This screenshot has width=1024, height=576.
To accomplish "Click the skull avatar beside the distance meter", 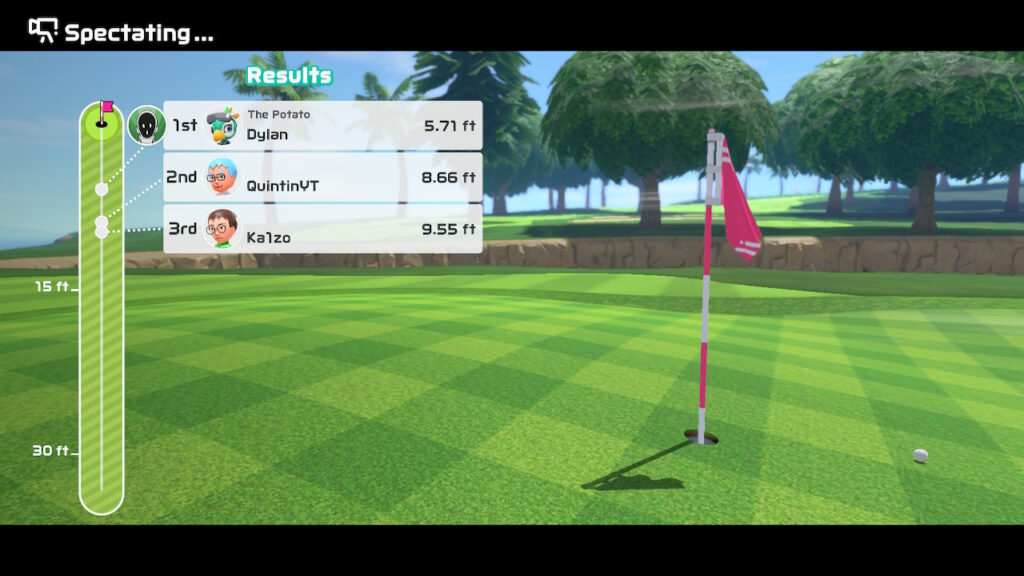I will pos(147,125).
